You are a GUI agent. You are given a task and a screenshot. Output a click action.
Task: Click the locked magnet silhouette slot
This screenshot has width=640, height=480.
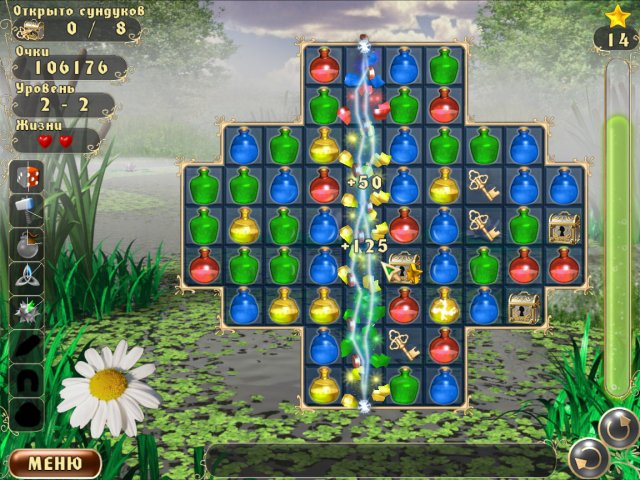(26, 379)
